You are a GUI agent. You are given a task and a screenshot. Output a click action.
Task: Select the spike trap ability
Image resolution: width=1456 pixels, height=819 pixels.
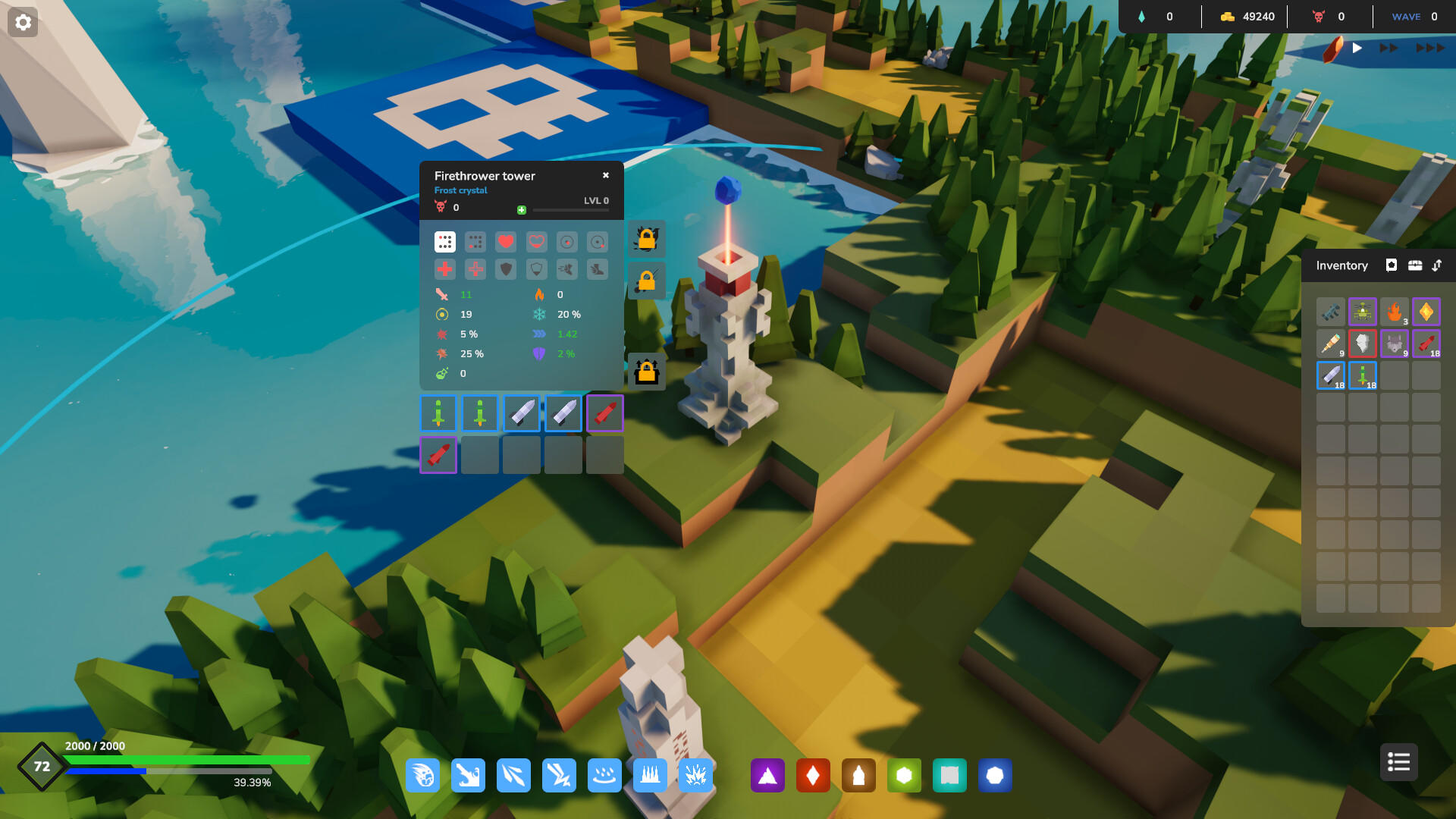650,775
